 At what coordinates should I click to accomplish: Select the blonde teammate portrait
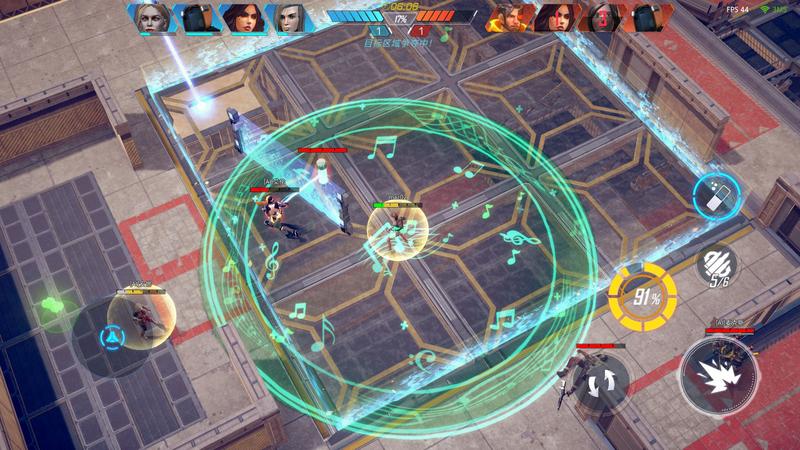(x=152, y=18)
